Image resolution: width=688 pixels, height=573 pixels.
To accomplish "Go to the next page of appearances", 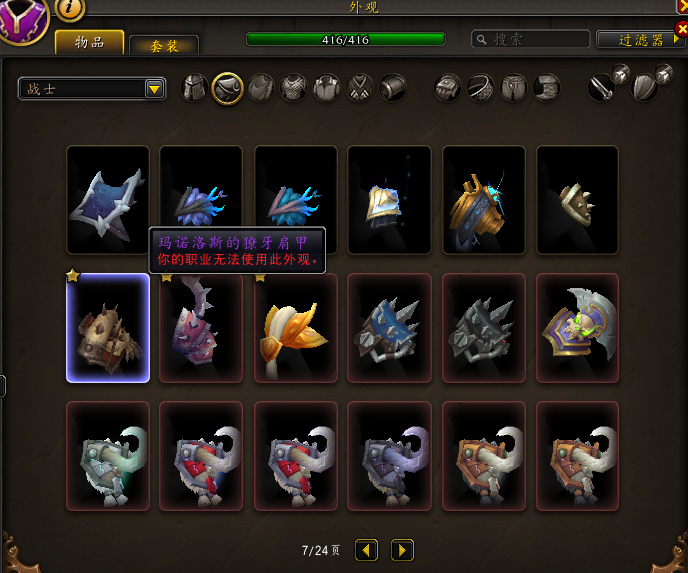I will tap(402, 550).
